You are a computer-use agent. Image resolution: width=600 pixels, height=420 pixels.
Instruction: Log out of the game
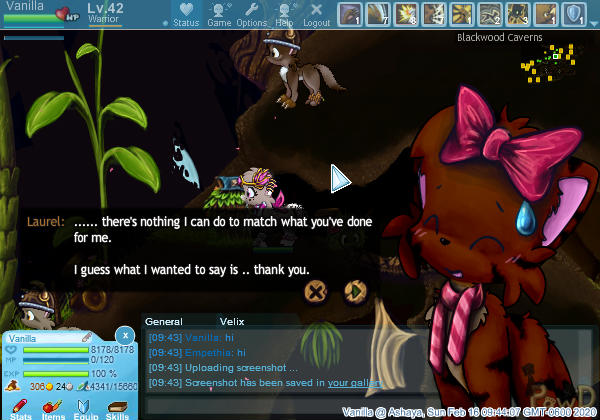316,14
